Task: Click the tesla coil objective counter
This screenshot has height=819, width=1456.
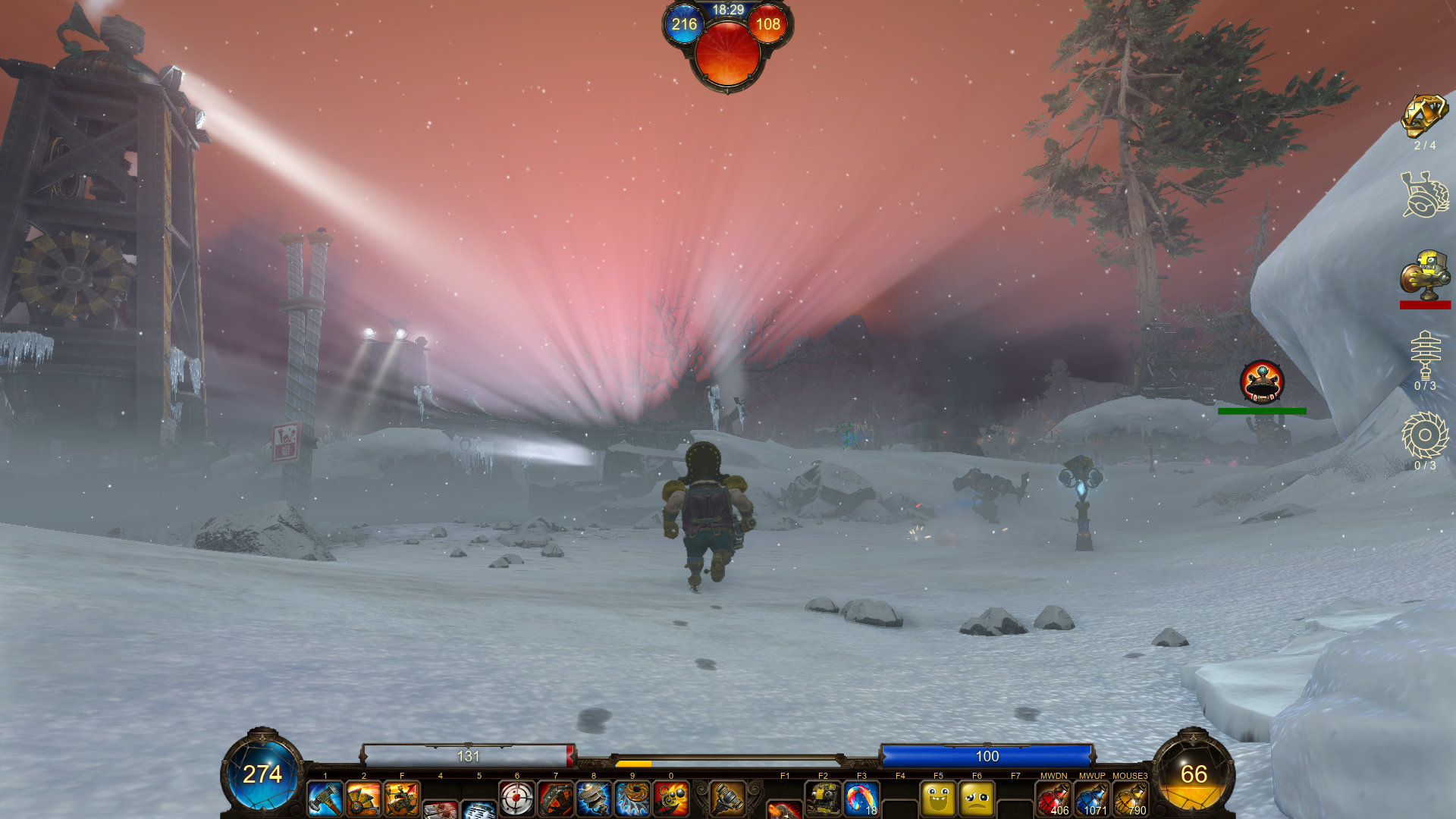Action: (x=1425, y=355)
